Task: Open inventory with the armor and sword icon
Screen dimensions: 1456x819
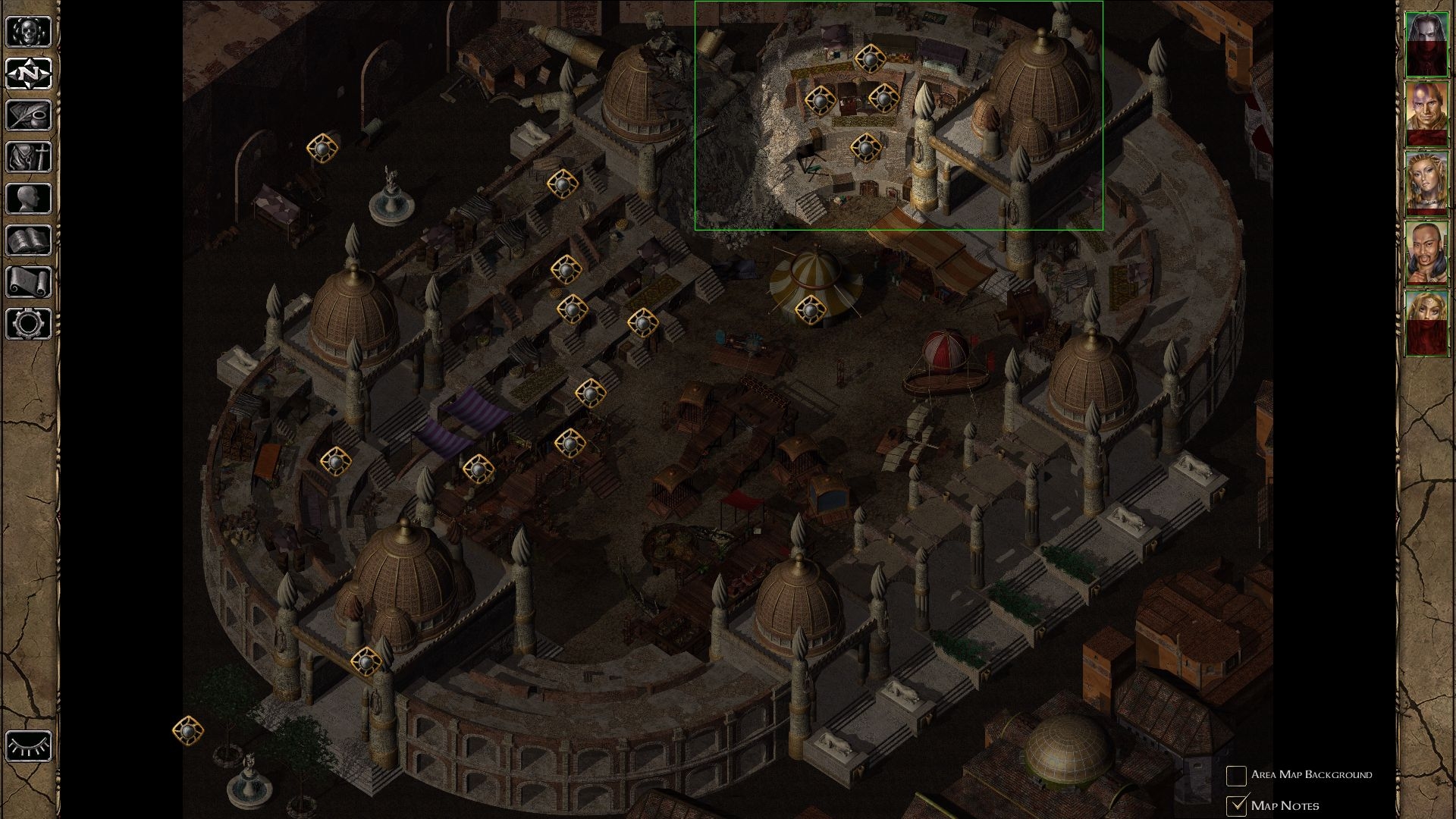Action: point(29,157)
